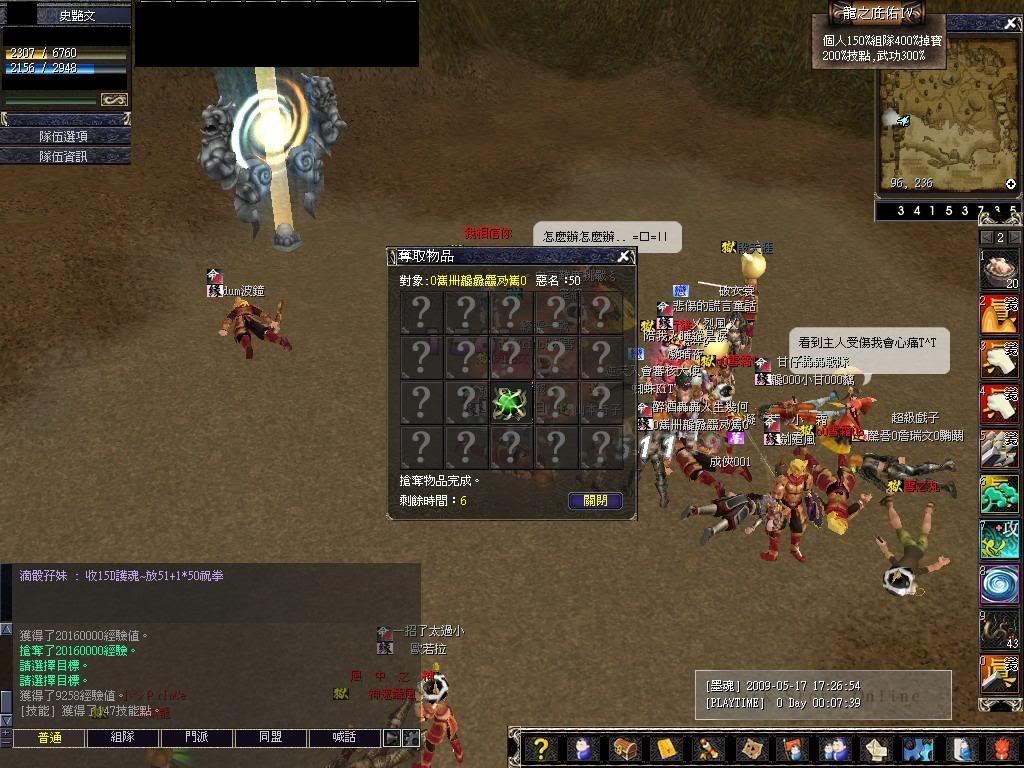Click the minimap of the area

point(945,115)
